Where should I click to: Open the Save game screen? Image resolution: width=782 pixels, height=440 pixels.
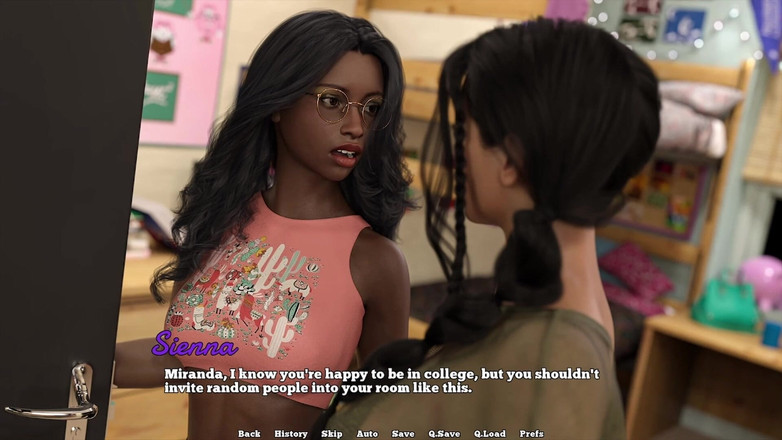pos(403,434)
